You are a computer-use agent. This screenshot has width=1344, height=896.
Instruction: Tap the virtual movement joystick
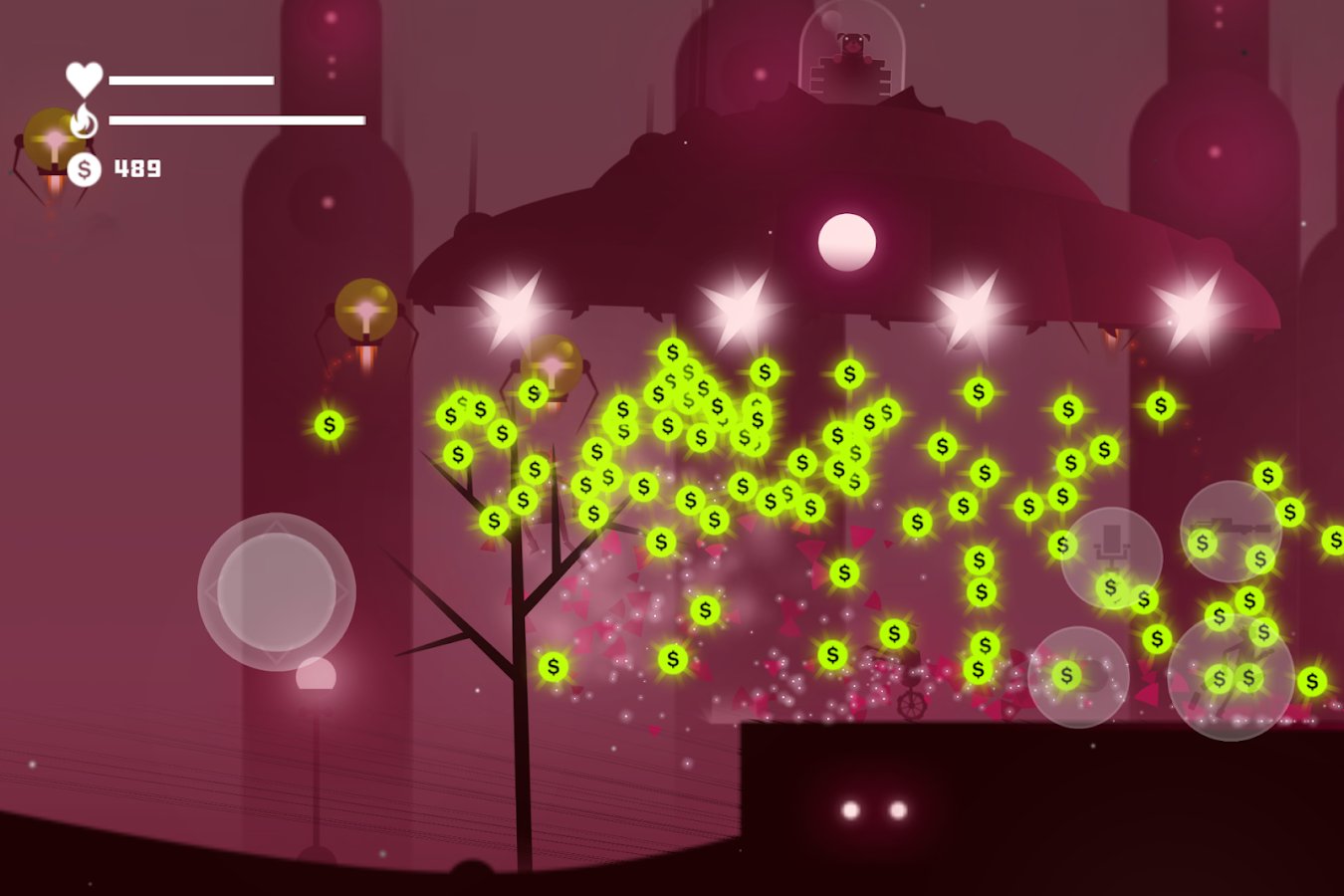point(277,592)
